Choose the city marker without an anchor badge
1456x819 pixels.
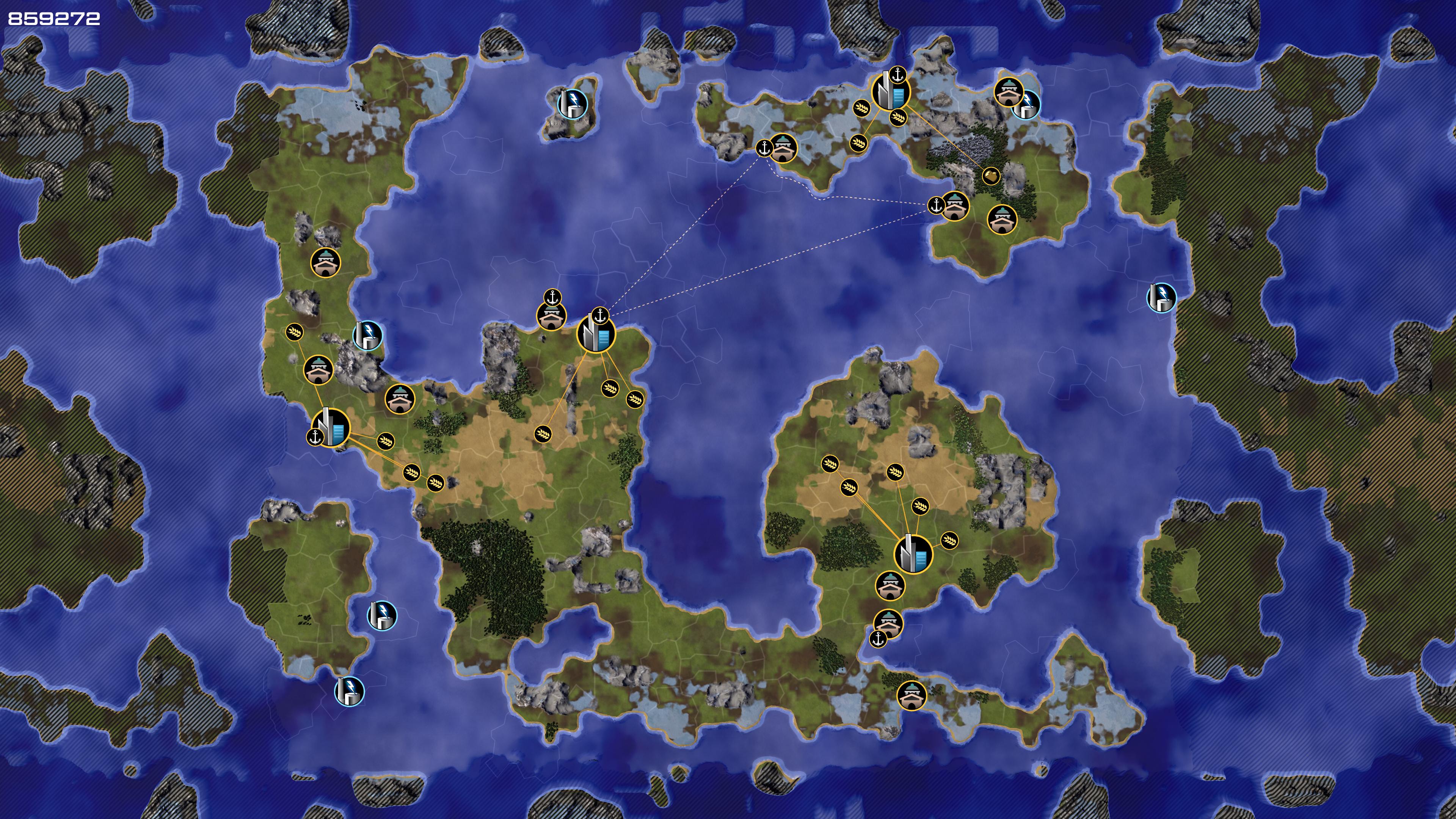click(x=913, y=554)
